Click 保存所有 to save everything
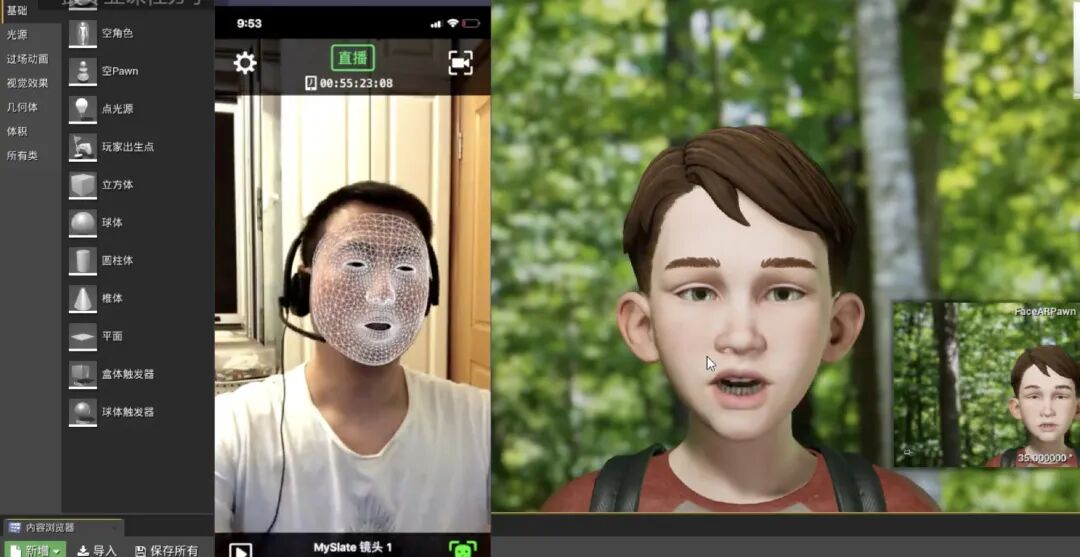1080x557 pixels. tap(166, 550)
